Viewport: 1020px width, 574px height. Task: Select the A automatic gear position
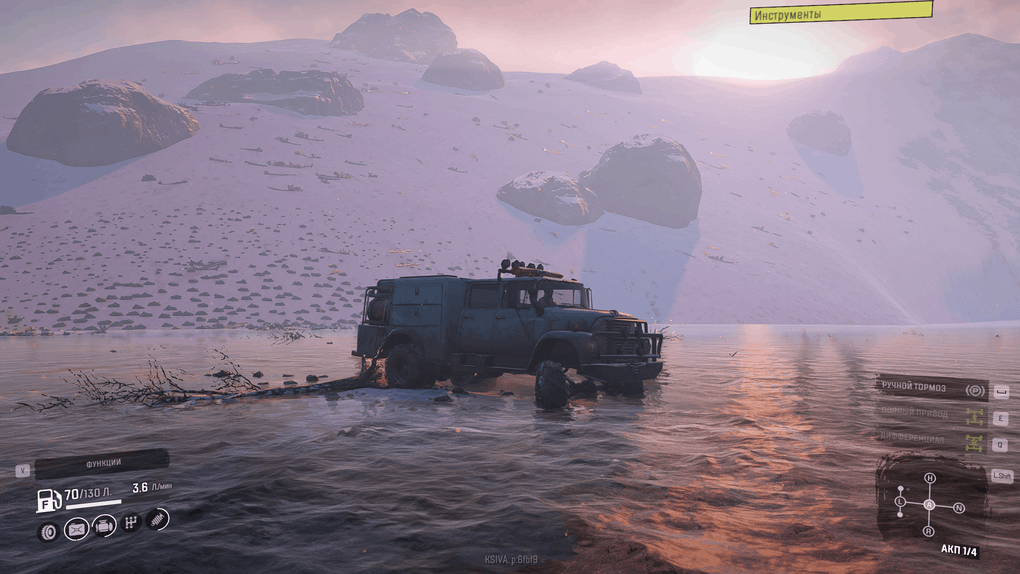pyautogui.click(x=929, y=504)
